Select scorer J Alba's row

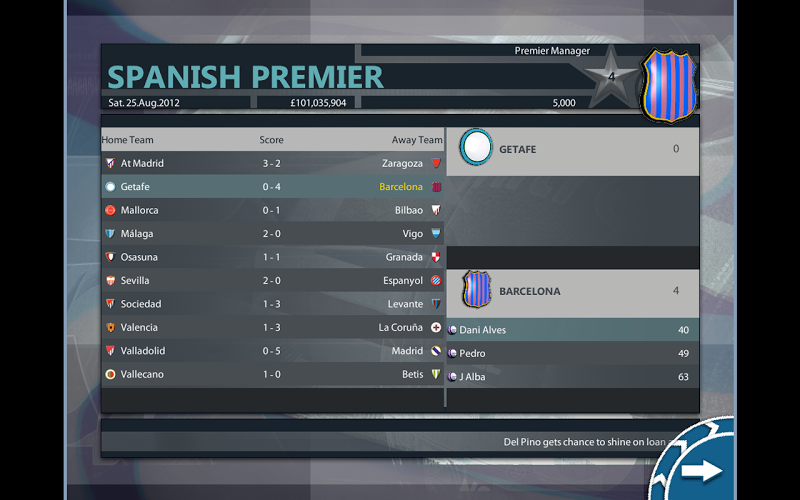572,377
